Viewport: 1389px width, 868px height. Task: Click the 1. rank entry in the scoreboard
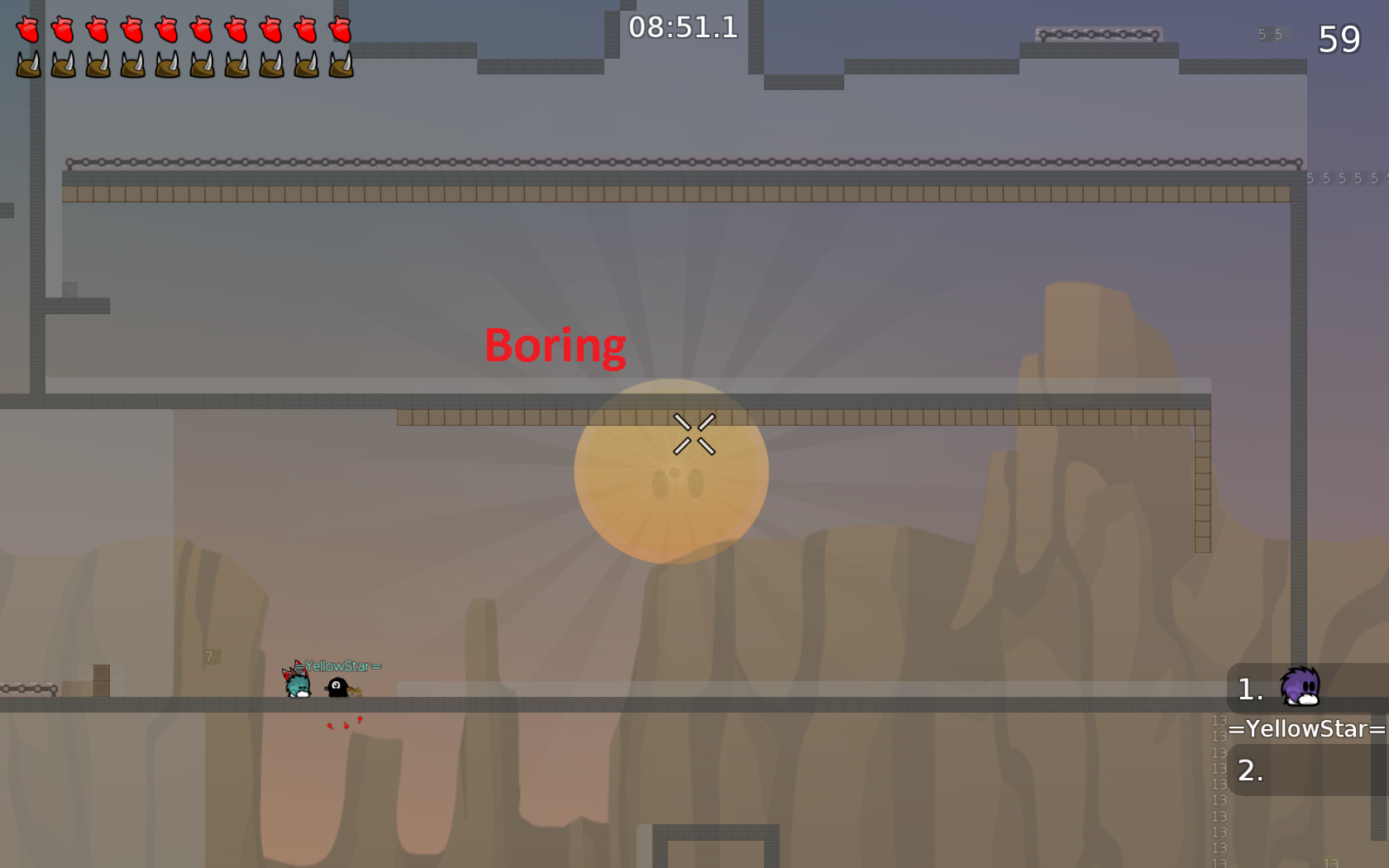pos(1248,690)
